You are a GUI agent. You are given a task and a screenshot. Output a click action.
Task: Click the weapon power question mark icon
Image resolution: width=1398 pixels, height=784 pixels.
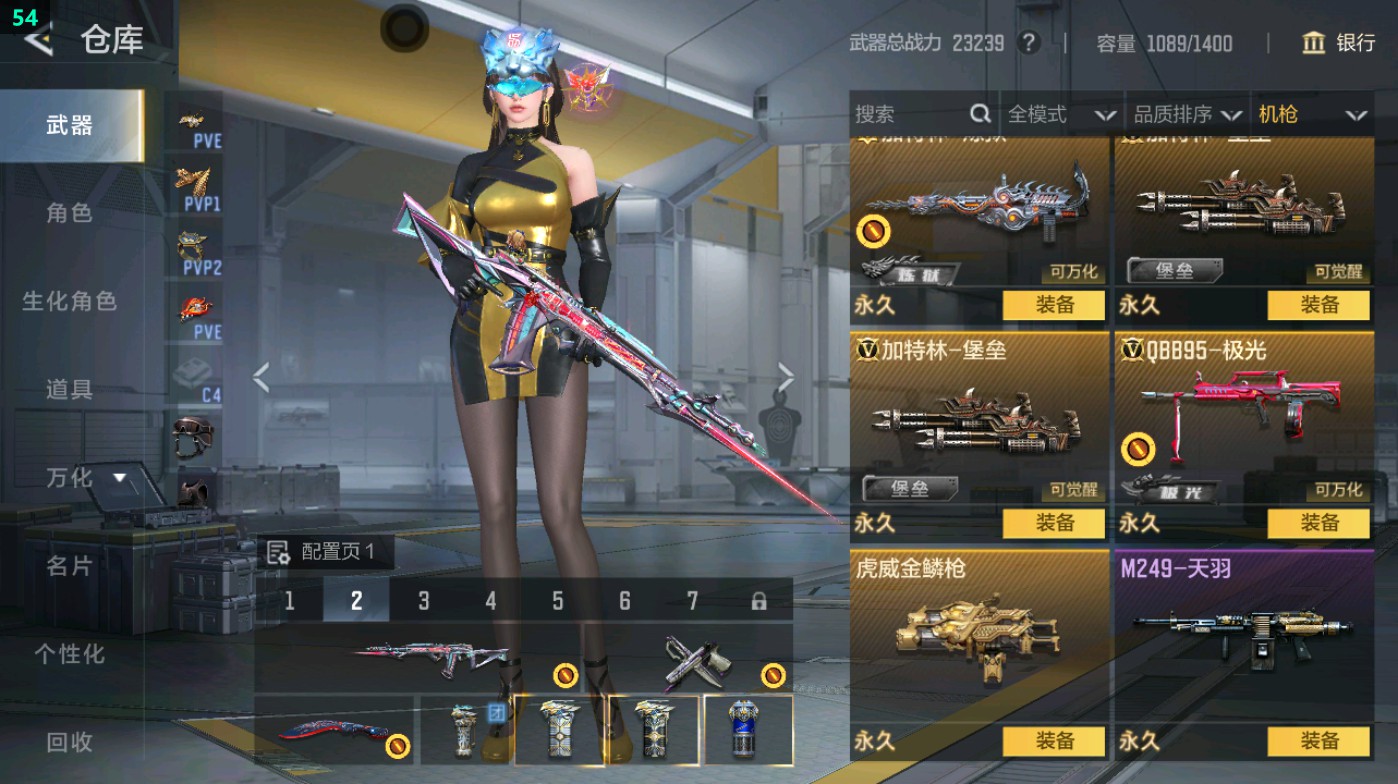pyautogui.click(x=1028, y=43)
